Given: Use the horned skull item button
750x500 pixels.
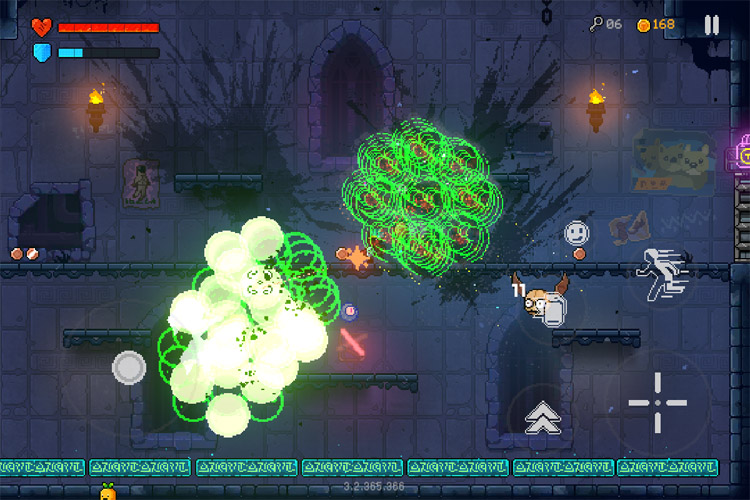Looking at the screenshot, I should click(x=542, y=301).
